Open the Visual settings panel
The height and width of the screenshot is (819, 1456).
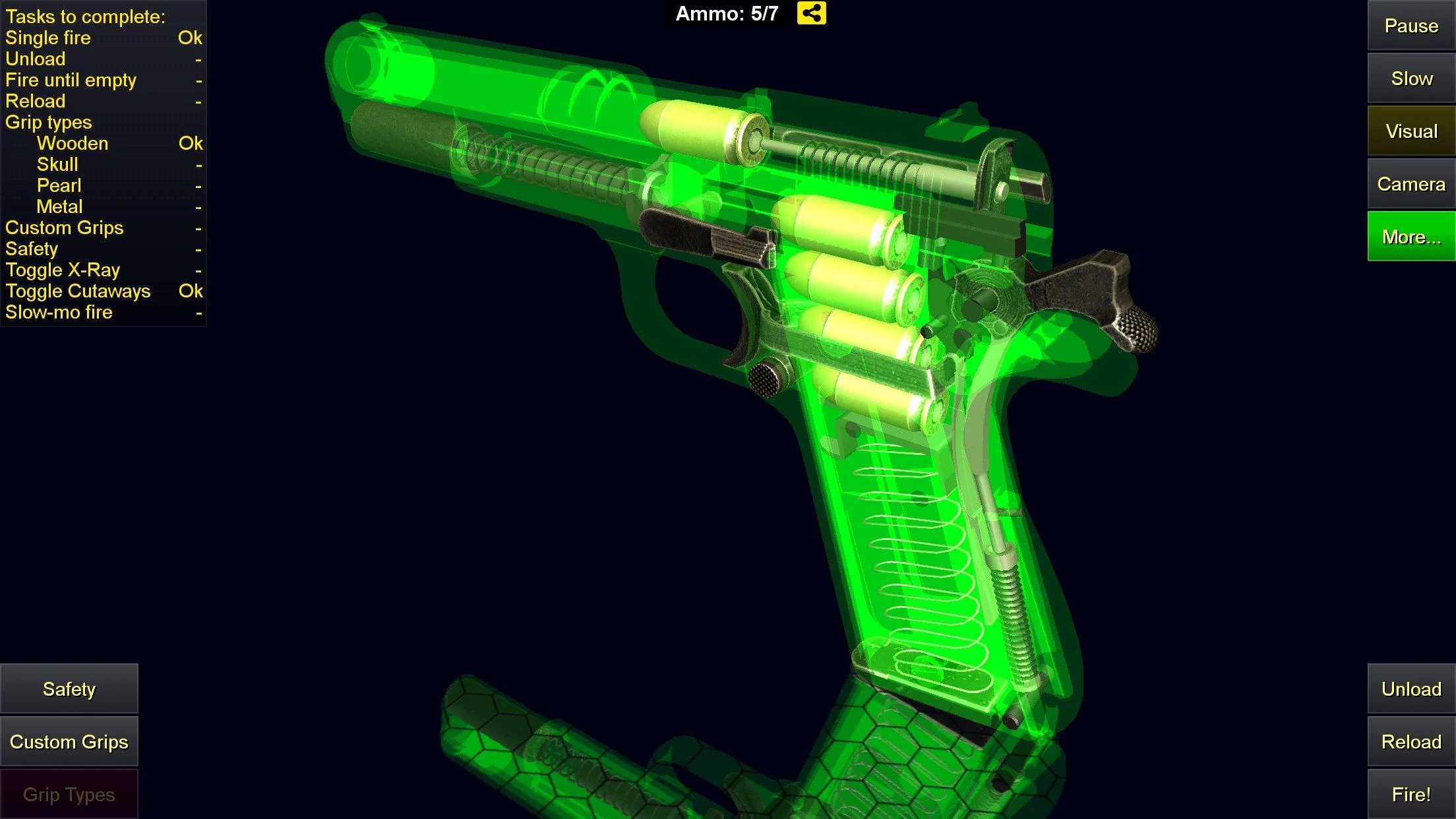coord(1410,131)
